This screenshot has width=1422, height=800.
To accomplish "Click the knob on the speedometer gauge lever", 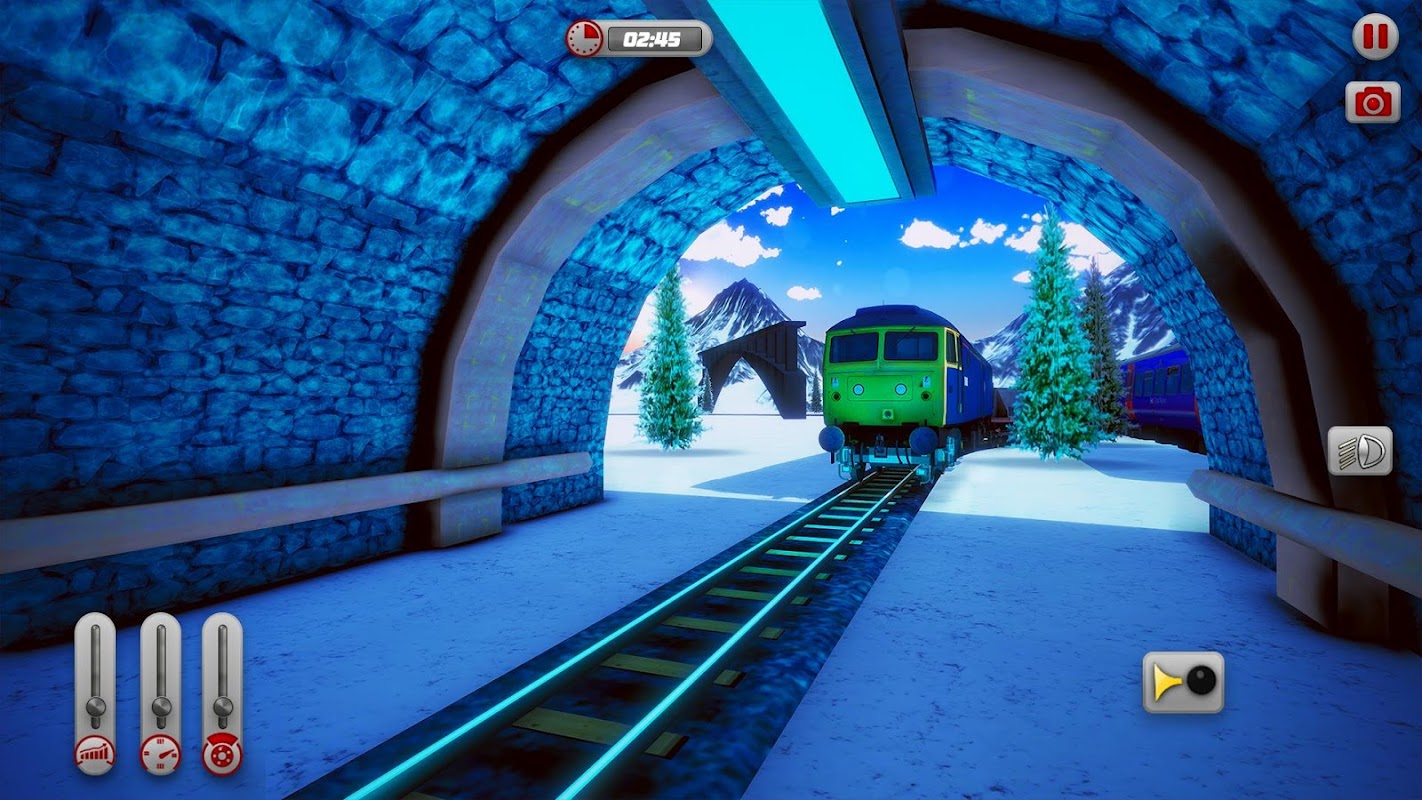I will (160, 707).
